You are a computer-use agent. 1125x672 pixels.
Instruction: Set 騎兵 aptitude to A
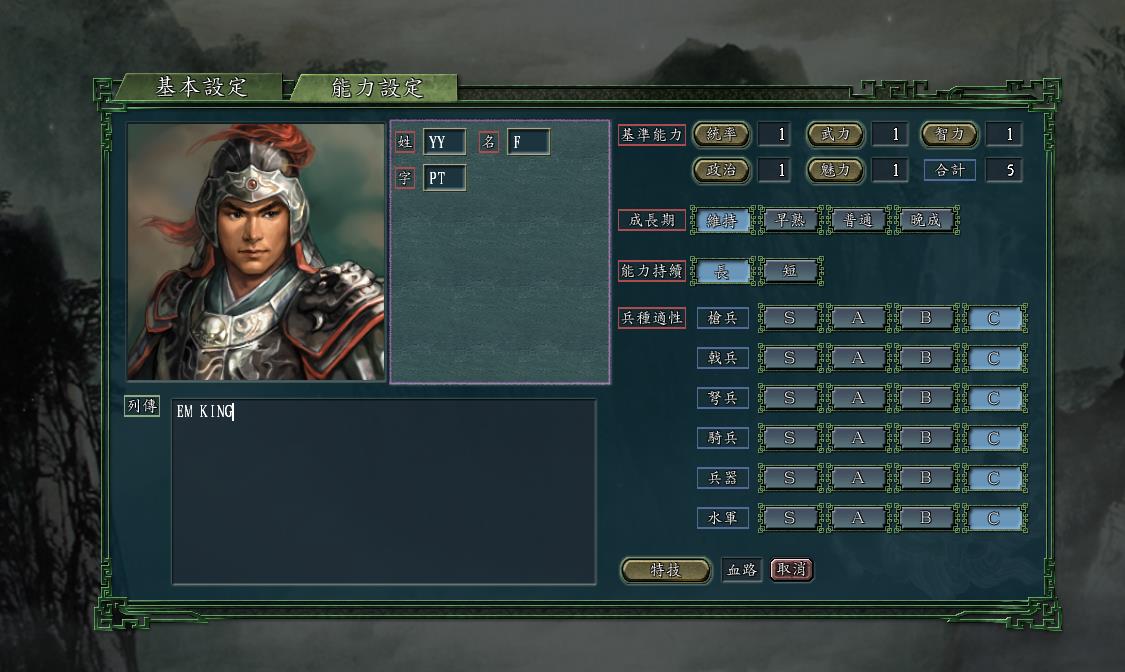click(x=857, y=438)
